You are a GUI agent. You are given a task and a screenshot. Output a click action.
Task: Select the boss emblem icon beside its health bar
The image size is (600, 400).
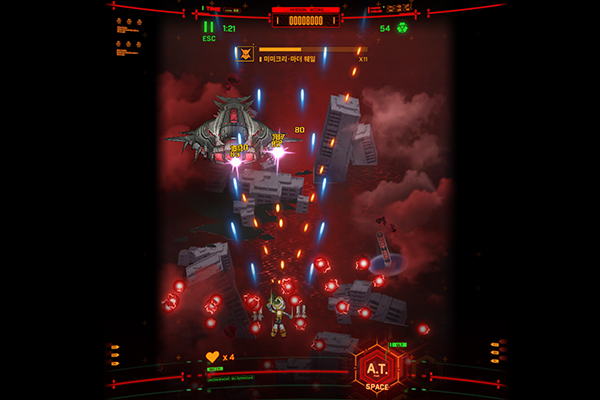[x=247, y=54]
